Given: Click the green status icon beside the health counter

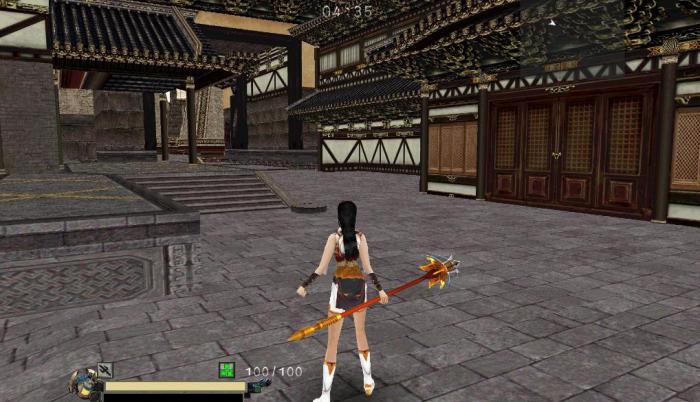Looking at the screenshot, I should pyautogui.click(x=227, y=371).
